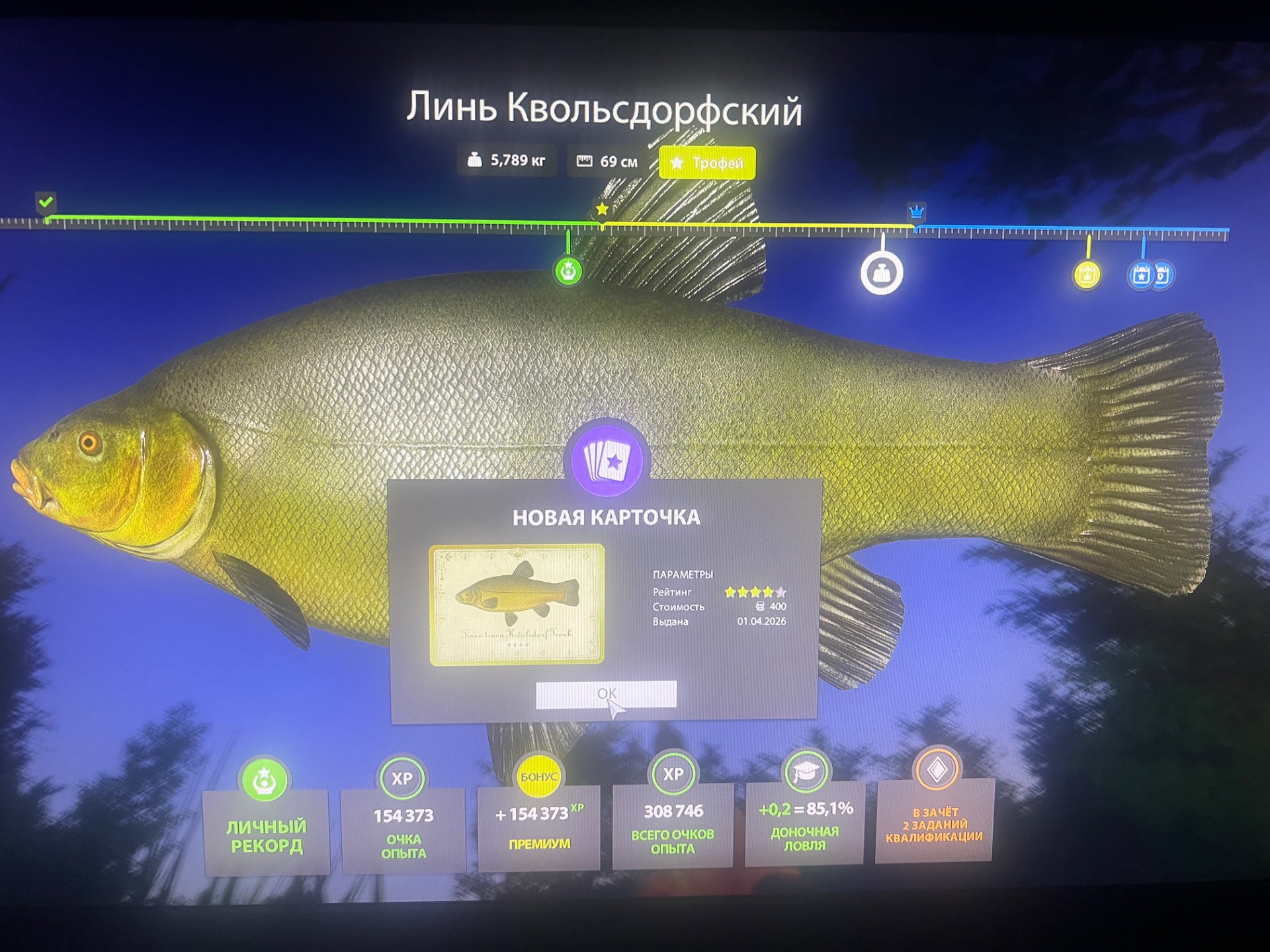This screenshot has width=1270, height=952.
Task: Click the blue crown marker on the ruler
Action: (x=915, y=213)
